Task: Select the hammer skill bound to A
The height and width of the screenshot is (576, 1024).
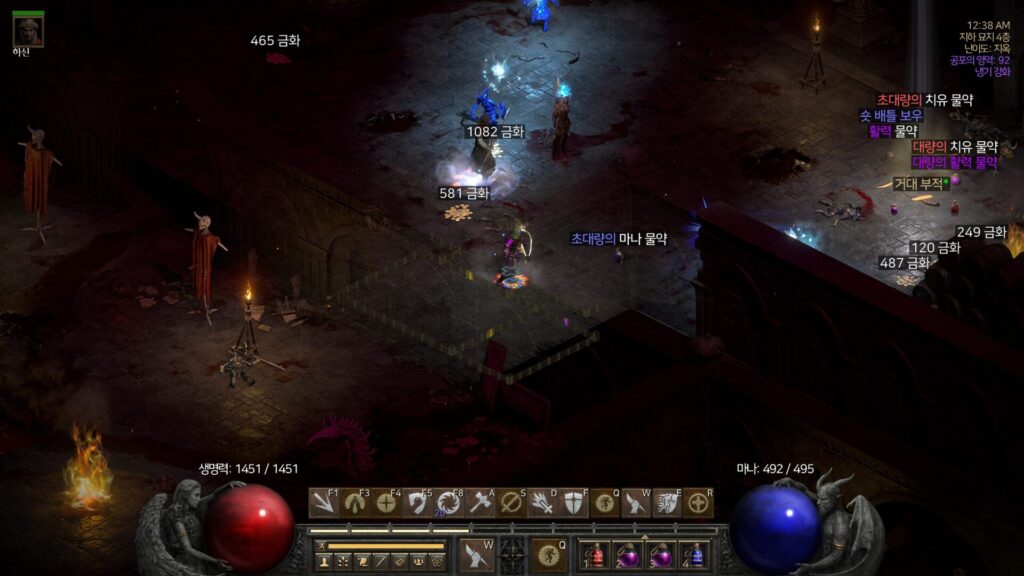Action: tap(482, 503)
